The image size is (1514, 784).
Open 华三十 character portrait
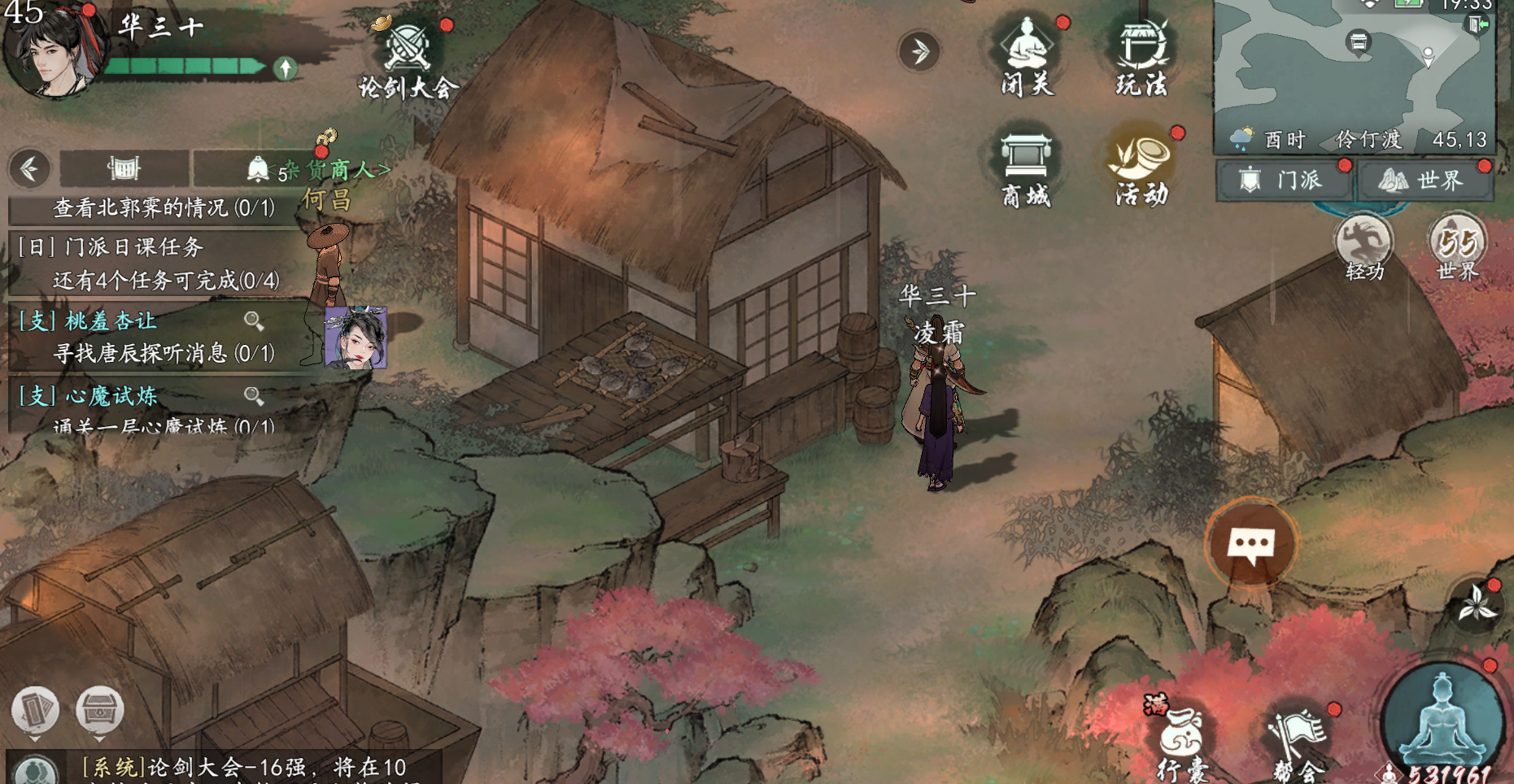[53, 50]
